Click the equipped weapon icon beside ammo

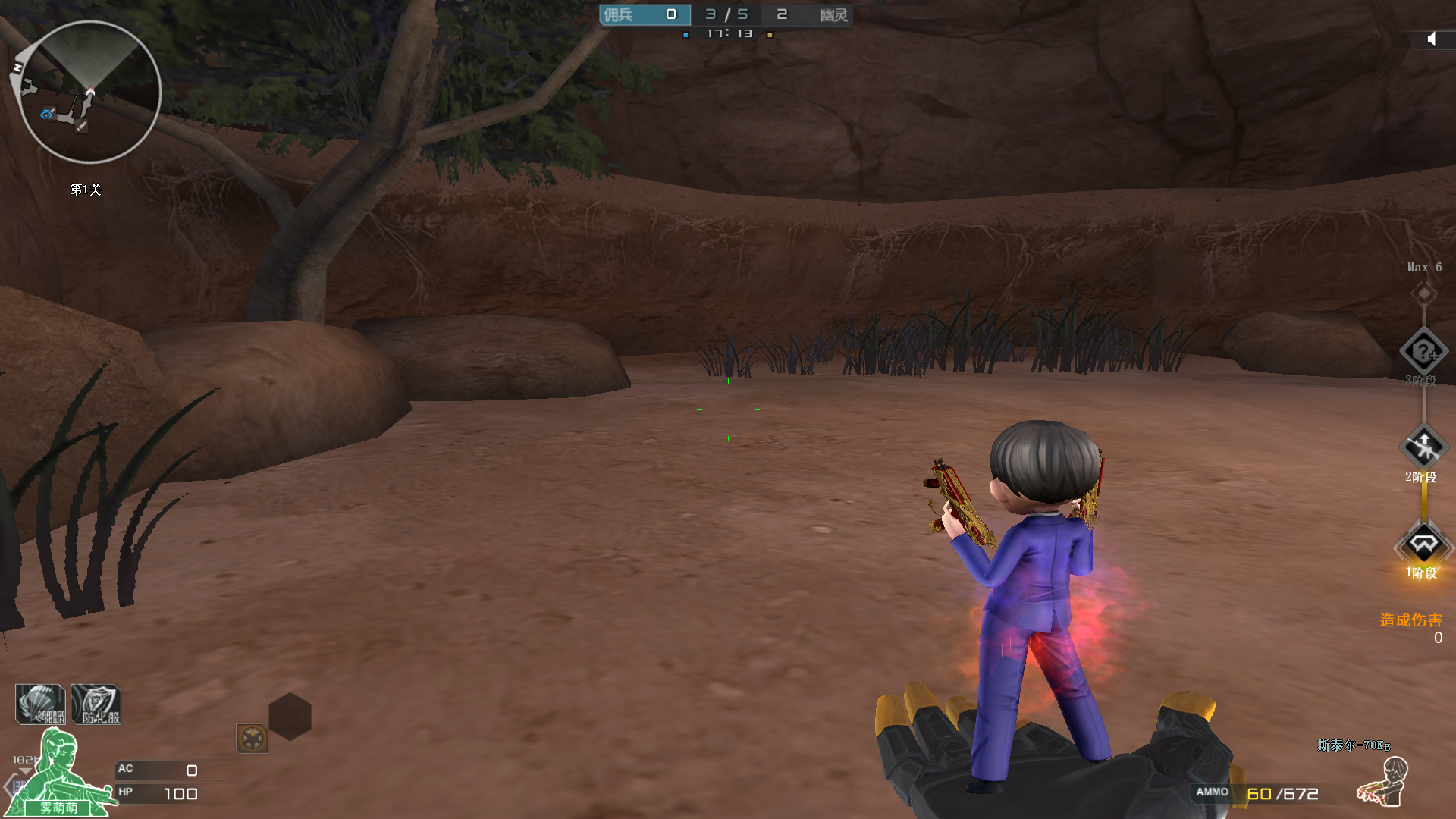(1382, 783)
